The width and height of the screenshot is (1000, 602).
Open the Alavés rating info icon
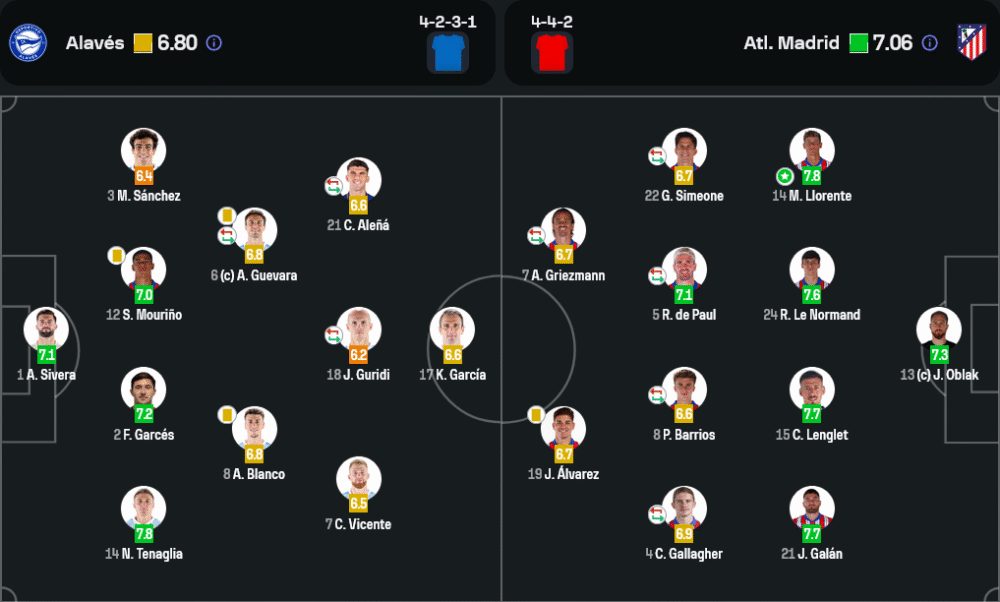click(214, 43)
